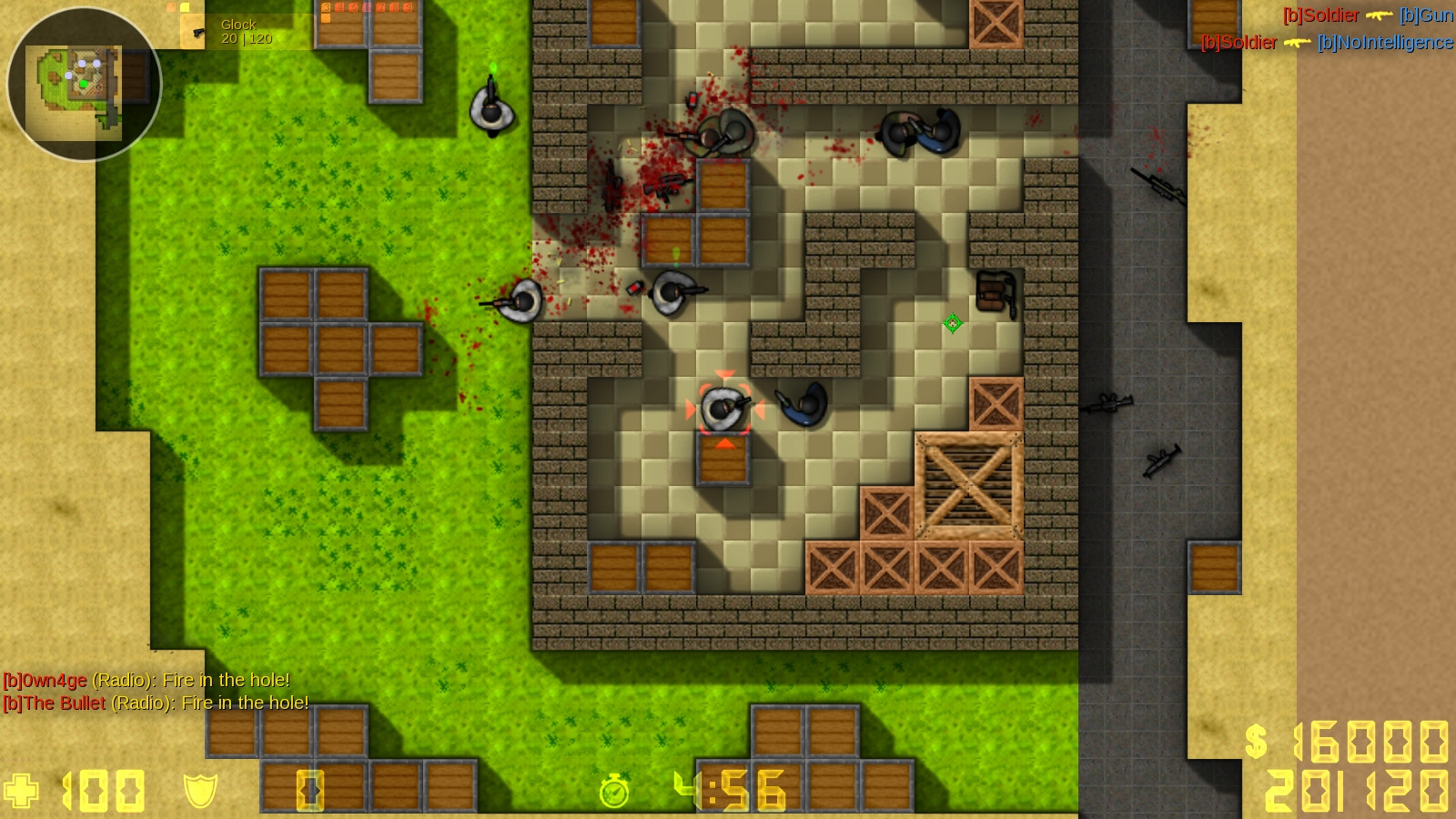Click the small pistol icon beside the Glock label

tap(197, 34)
